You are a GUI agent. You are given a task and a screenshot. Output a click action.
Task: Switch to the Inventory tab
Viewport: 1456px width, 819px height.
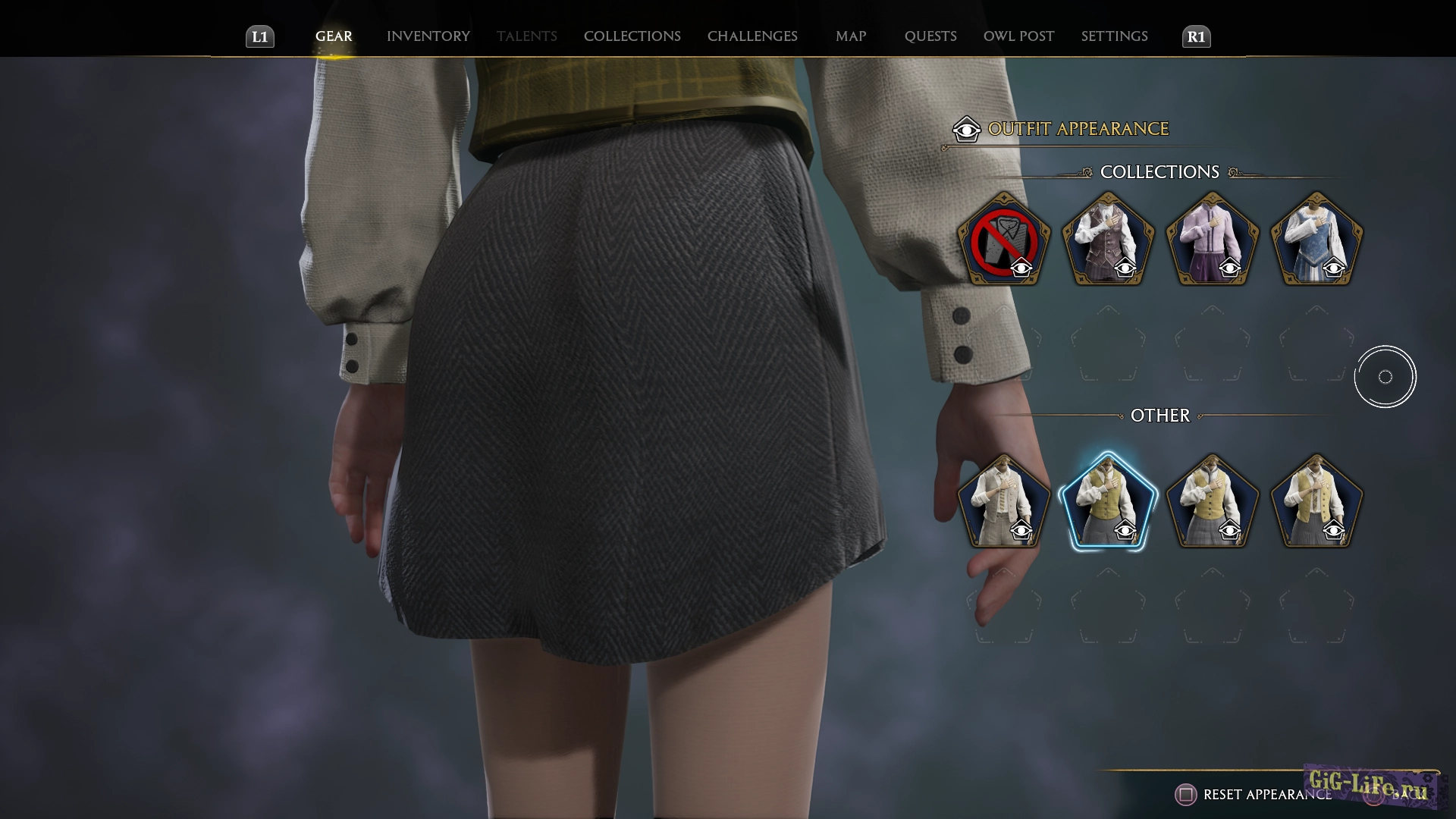[x=428, y=36]
